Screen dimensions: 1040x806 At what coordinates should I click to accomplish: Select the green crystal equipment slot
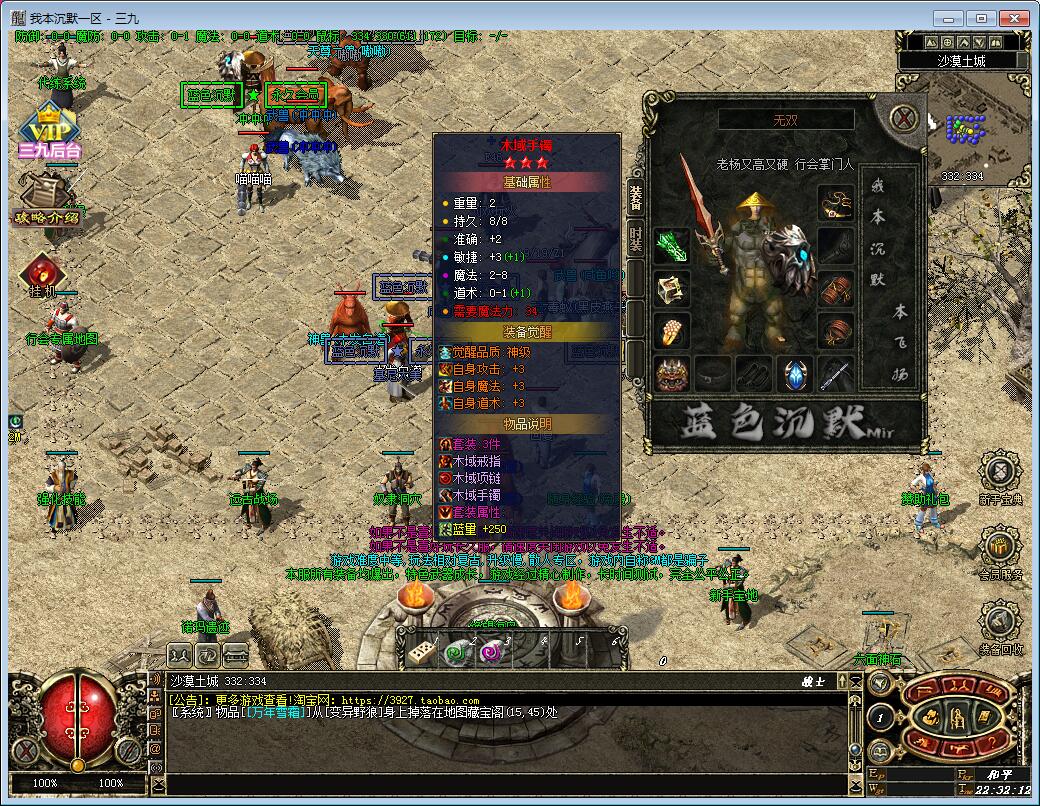pyautogui.click(x=671, y=246)
